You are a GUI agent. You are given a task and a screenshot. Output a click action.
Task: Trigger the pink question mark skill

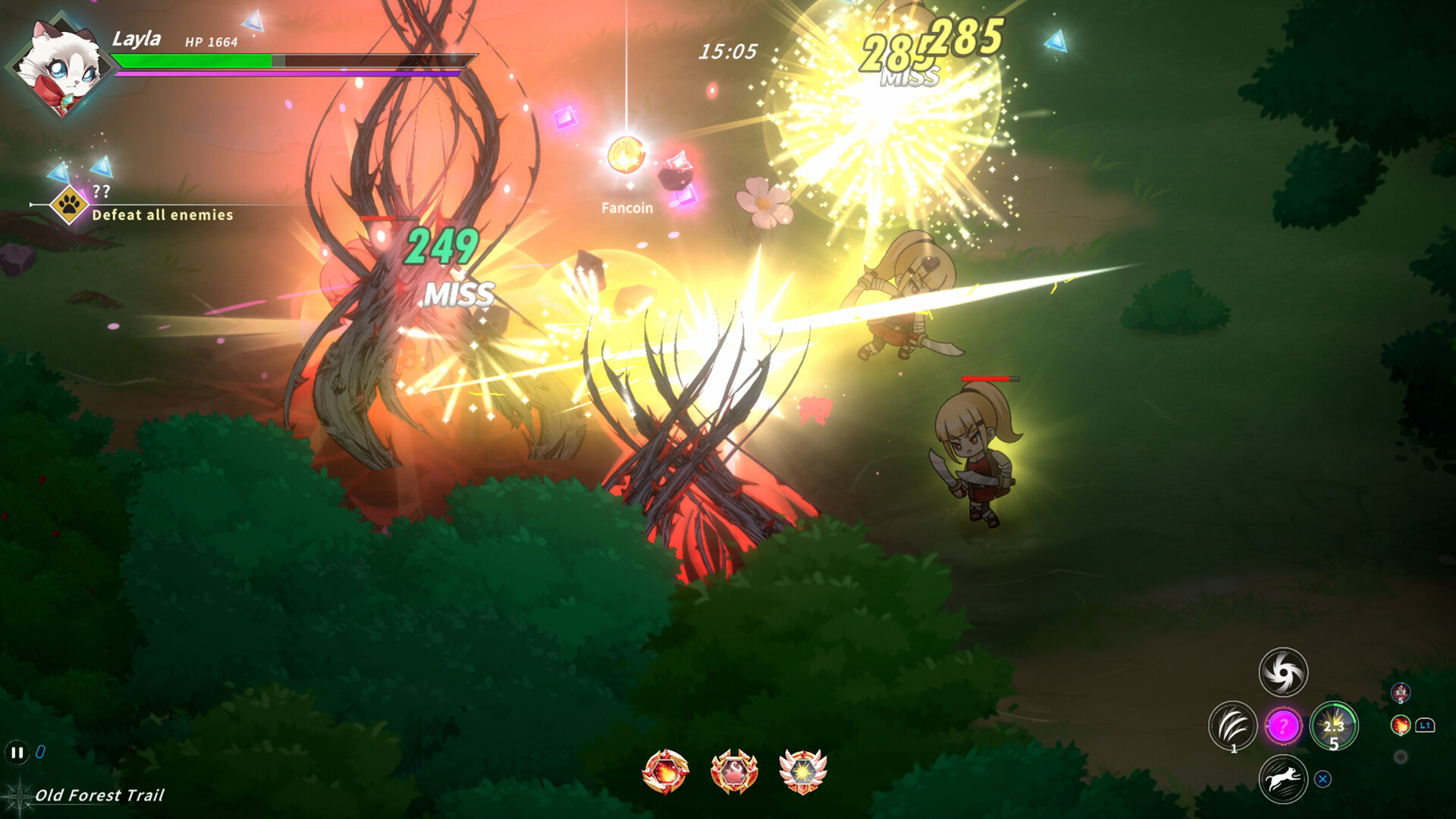click(1283, 726)
